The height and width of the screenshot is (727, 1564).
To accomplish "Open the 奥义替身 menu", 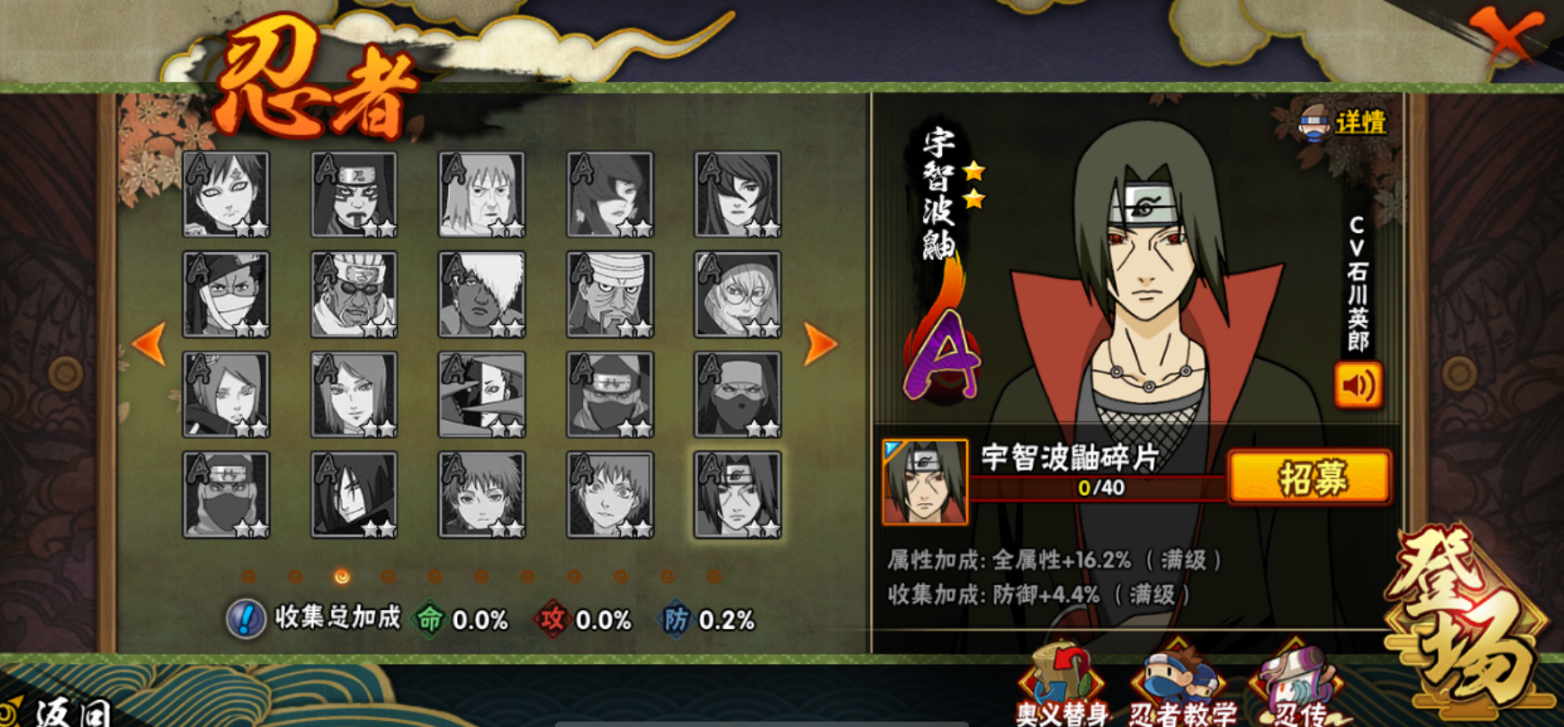I will tap(1064, 688).
